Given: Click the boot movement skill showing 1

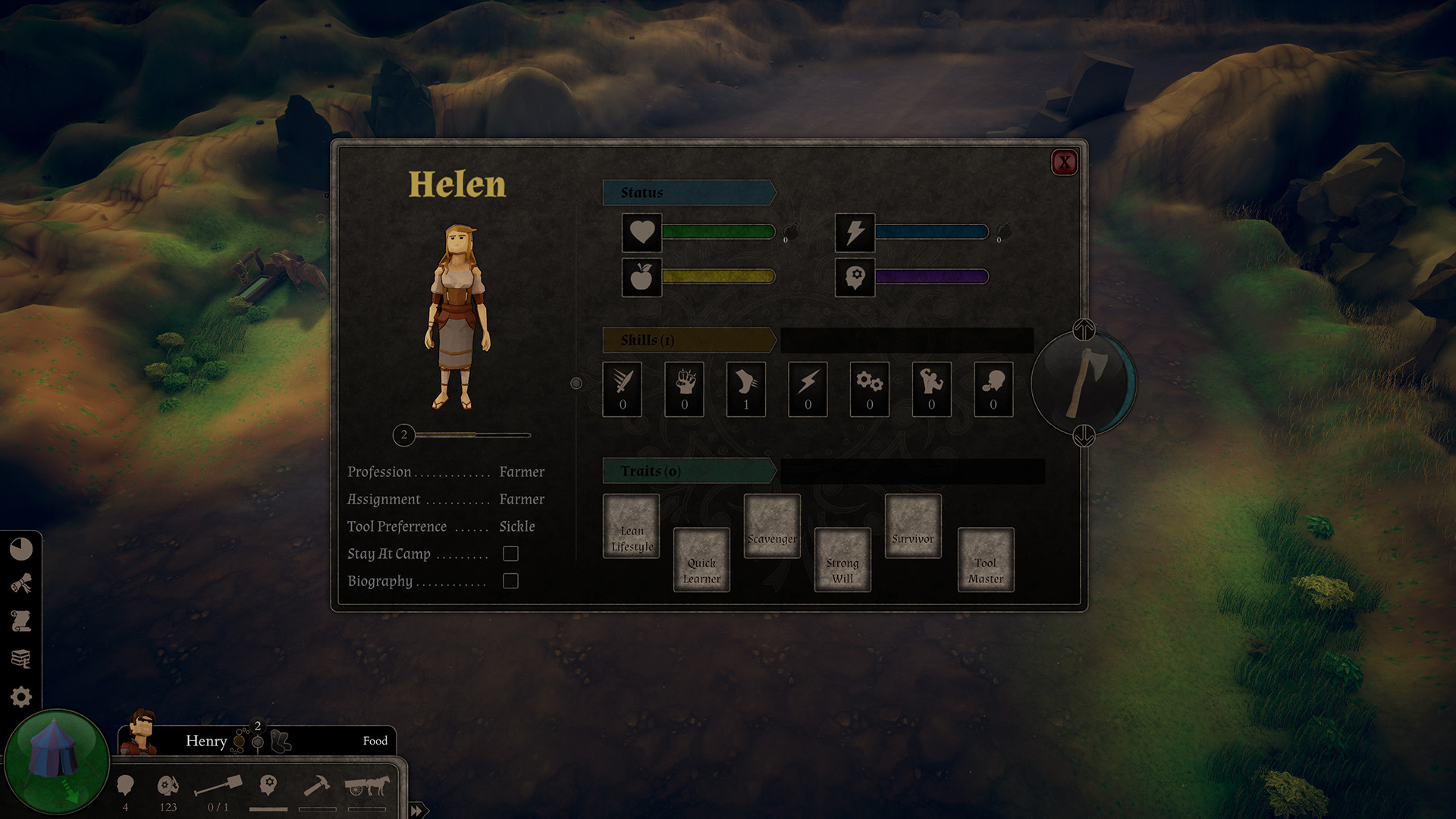Looking at the screenshot, I should (x=745, y=389).
